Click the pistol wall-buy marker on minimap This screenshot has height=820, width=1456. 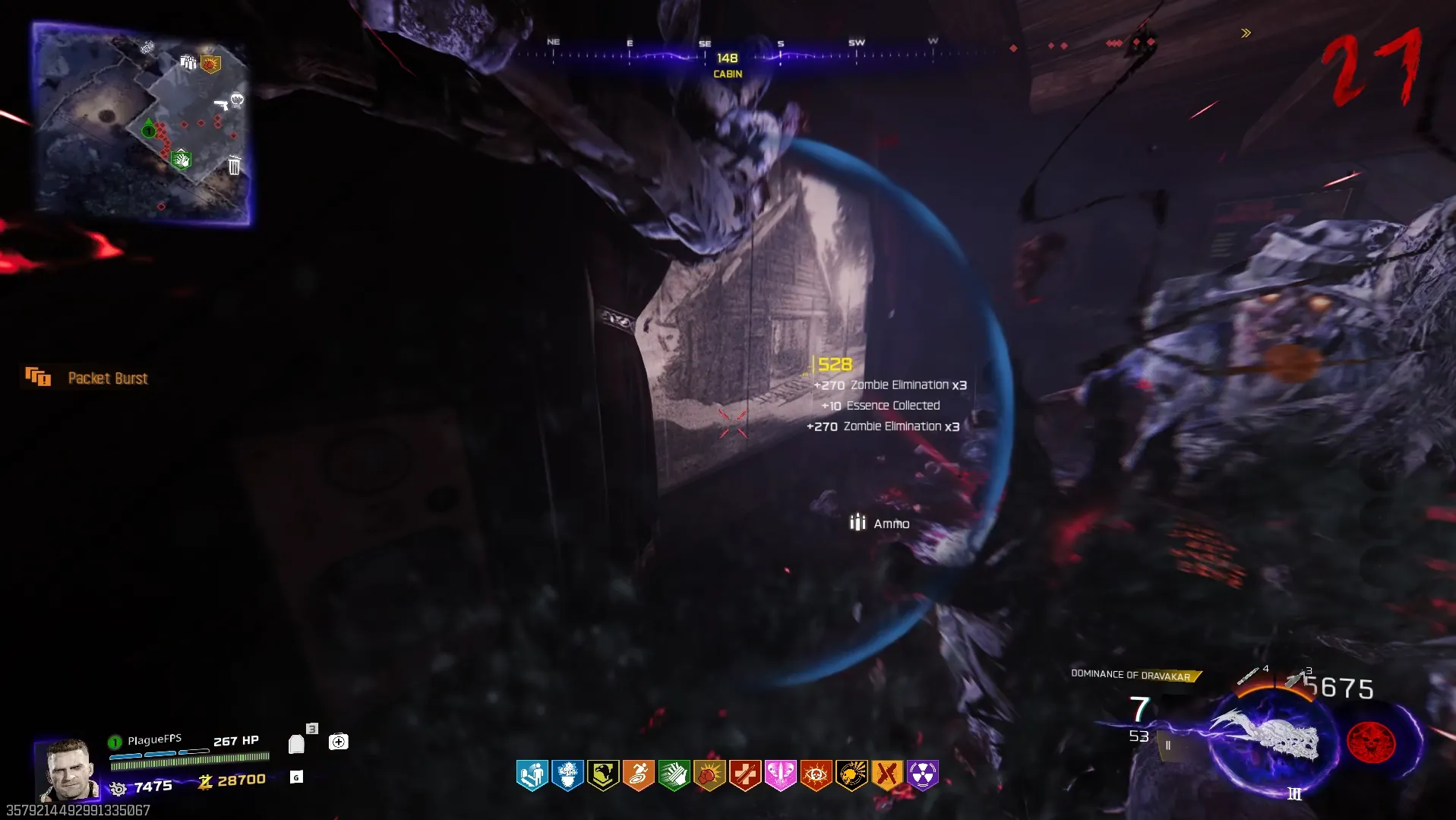point(221,104)
